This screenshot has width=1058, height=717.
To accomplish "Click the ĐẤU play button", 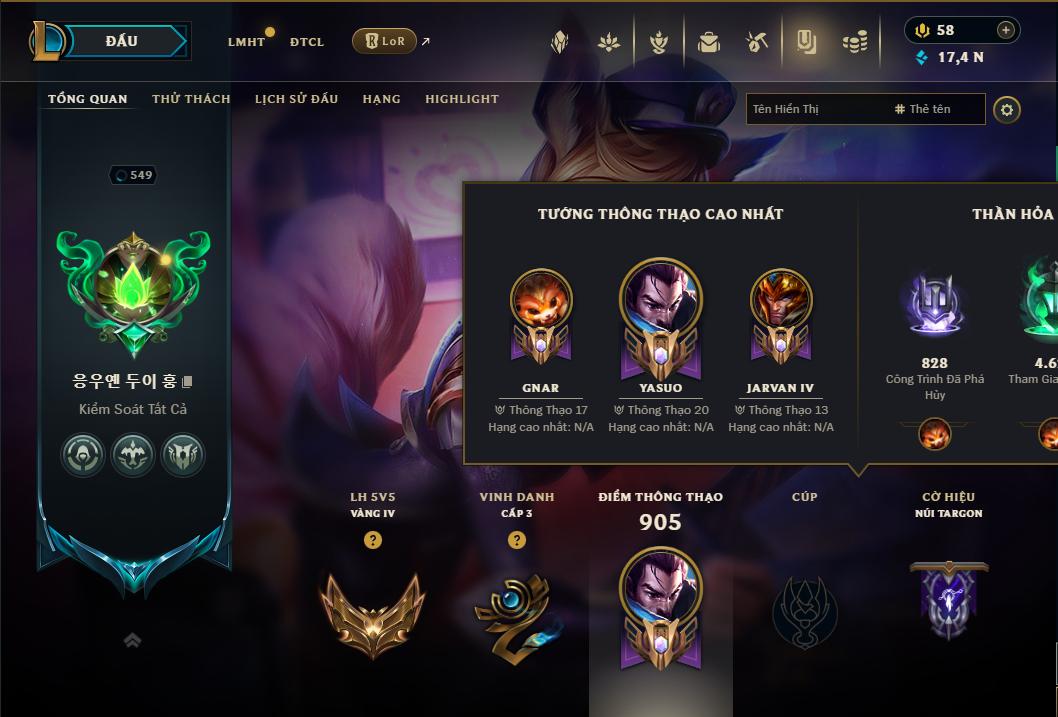I will [122, 41].
